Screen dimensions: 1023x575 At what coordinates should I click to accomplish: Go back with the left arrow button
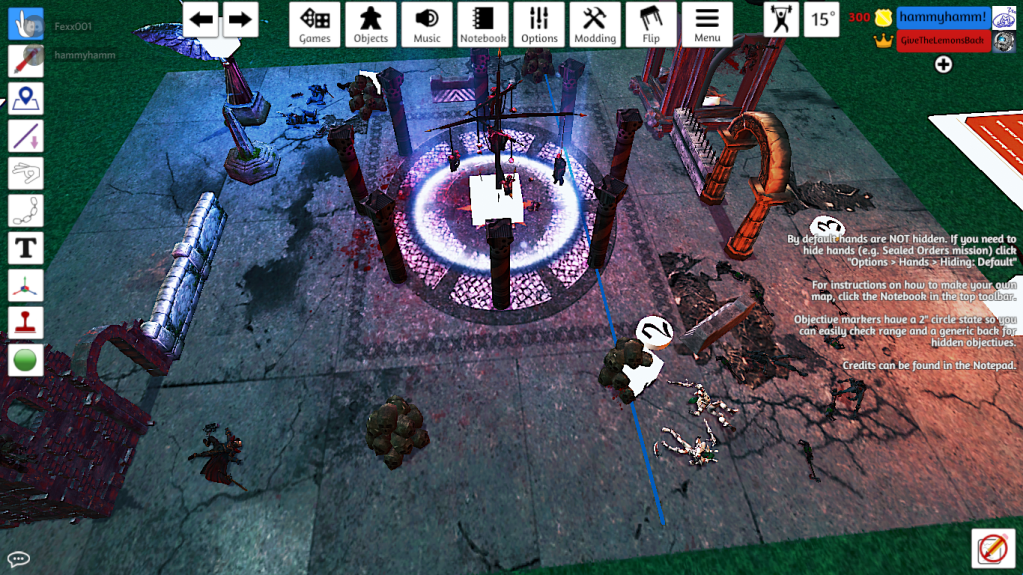(x=202, y=19)
